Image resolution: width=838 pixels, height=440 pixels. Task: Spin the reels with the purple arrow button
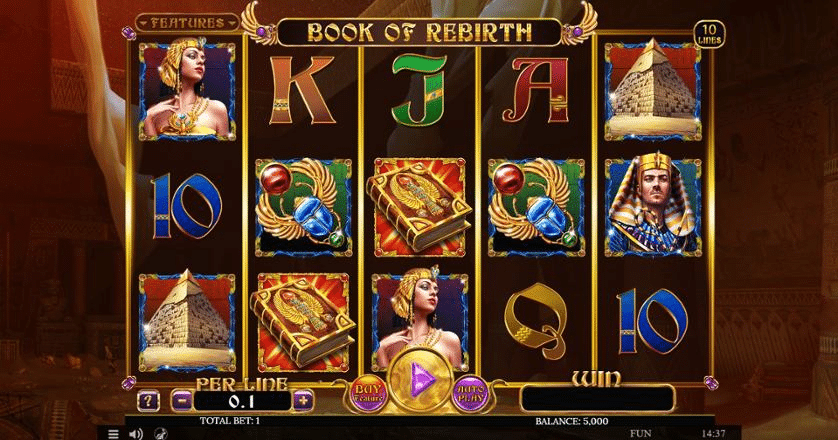pyautogui.click(x=420, y=385)
